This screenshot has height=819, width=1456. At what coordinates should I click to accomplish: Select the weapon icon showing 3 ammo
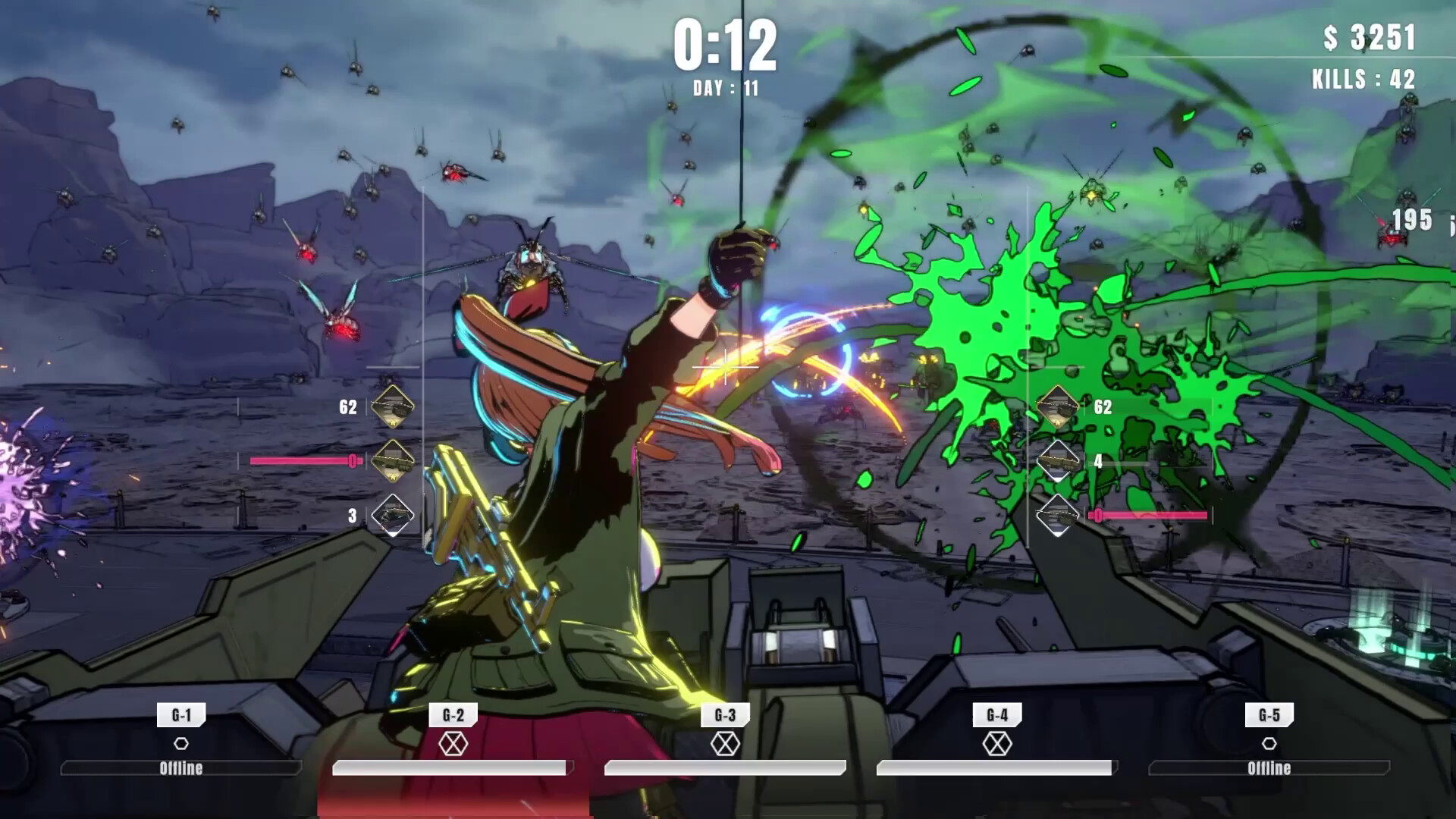tap(392, 515)
